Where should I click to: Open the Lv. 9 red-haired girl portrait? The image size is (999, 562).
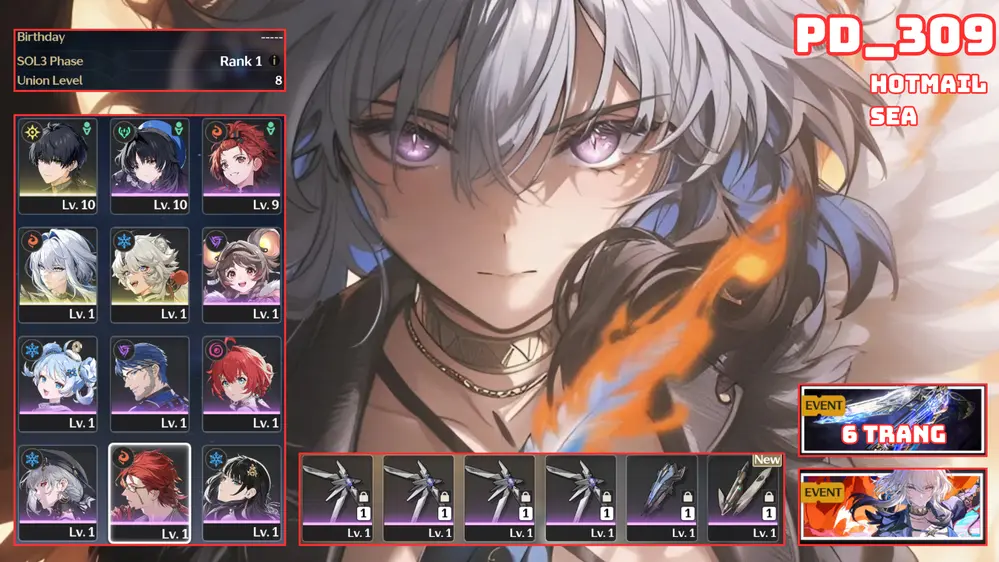coord(241,166)
